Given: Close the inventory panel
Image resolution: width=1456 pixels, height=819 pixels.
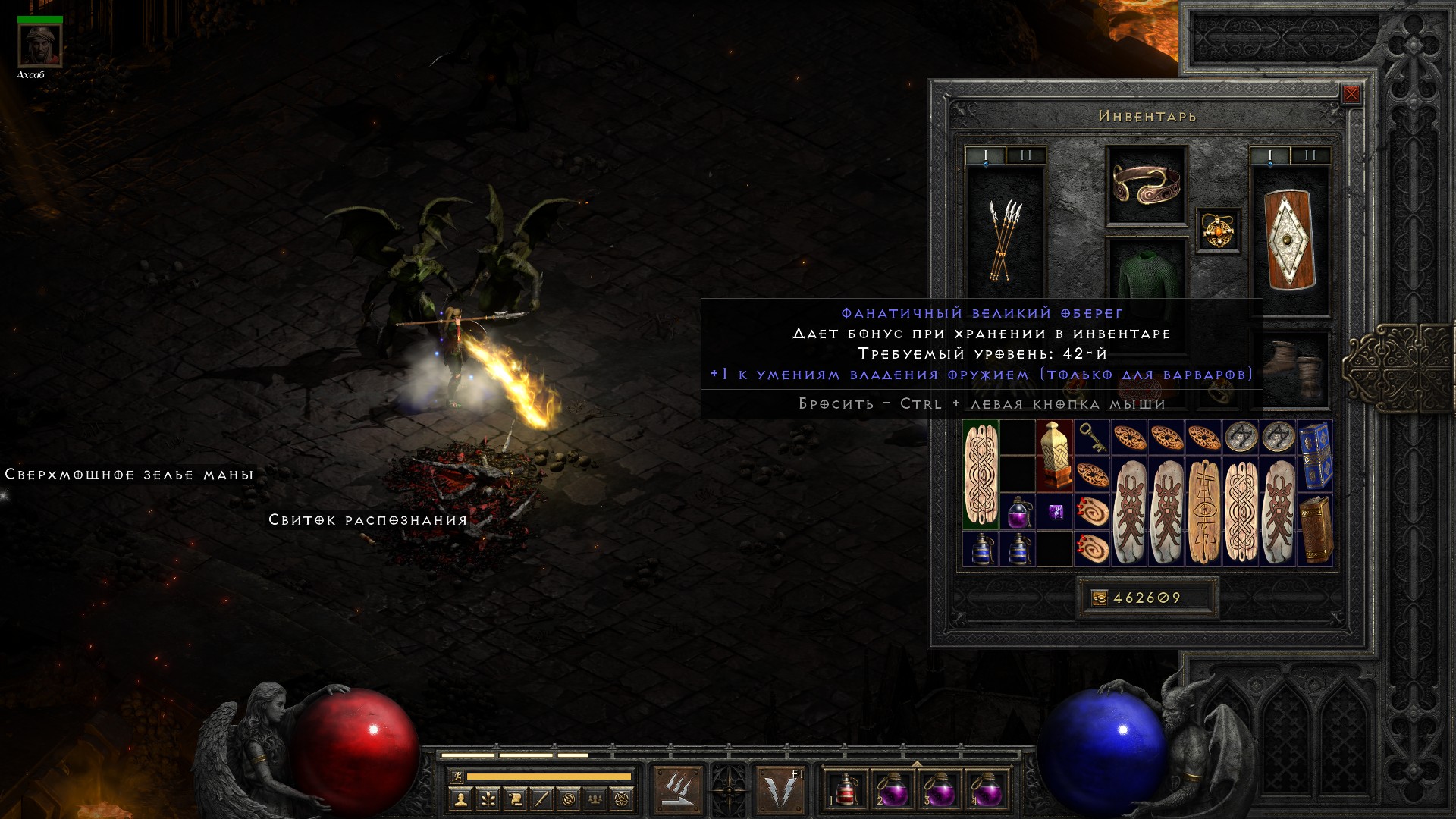Looking at the screenshot, I should (x=1351, y=94).
